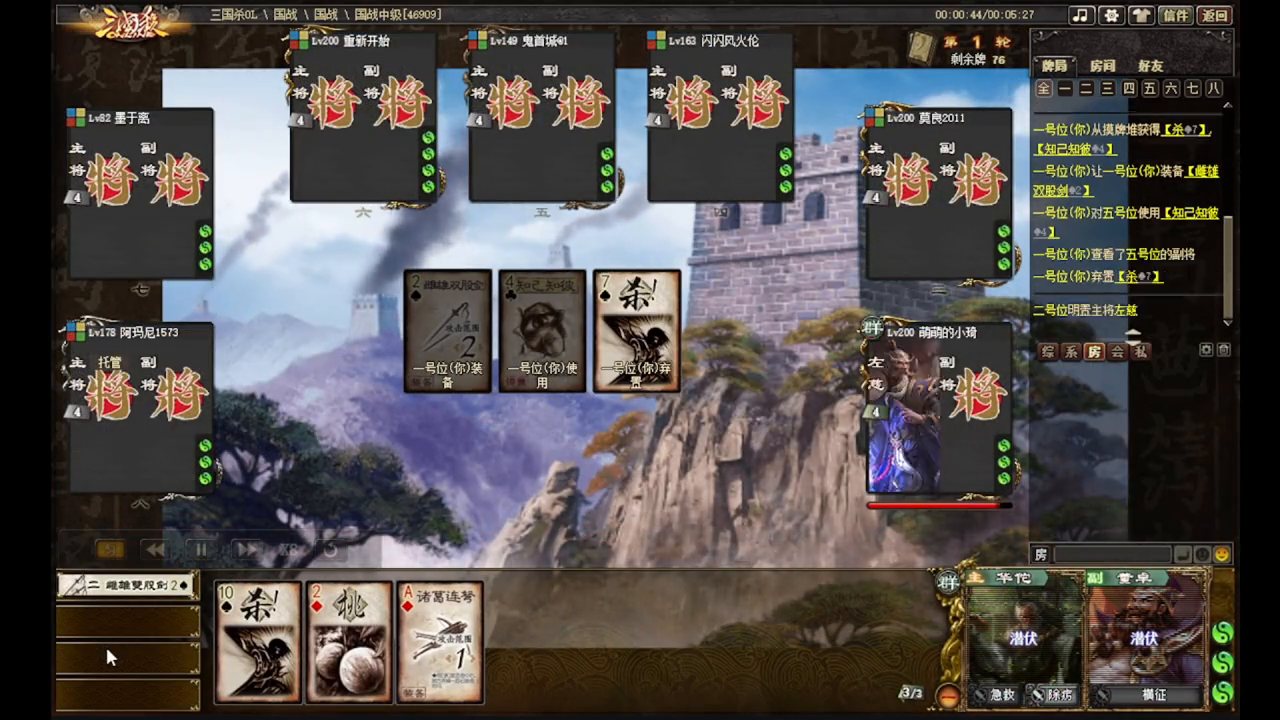
Task: Select the 综 chat channel tab
Action: (x=1048, y=351)
